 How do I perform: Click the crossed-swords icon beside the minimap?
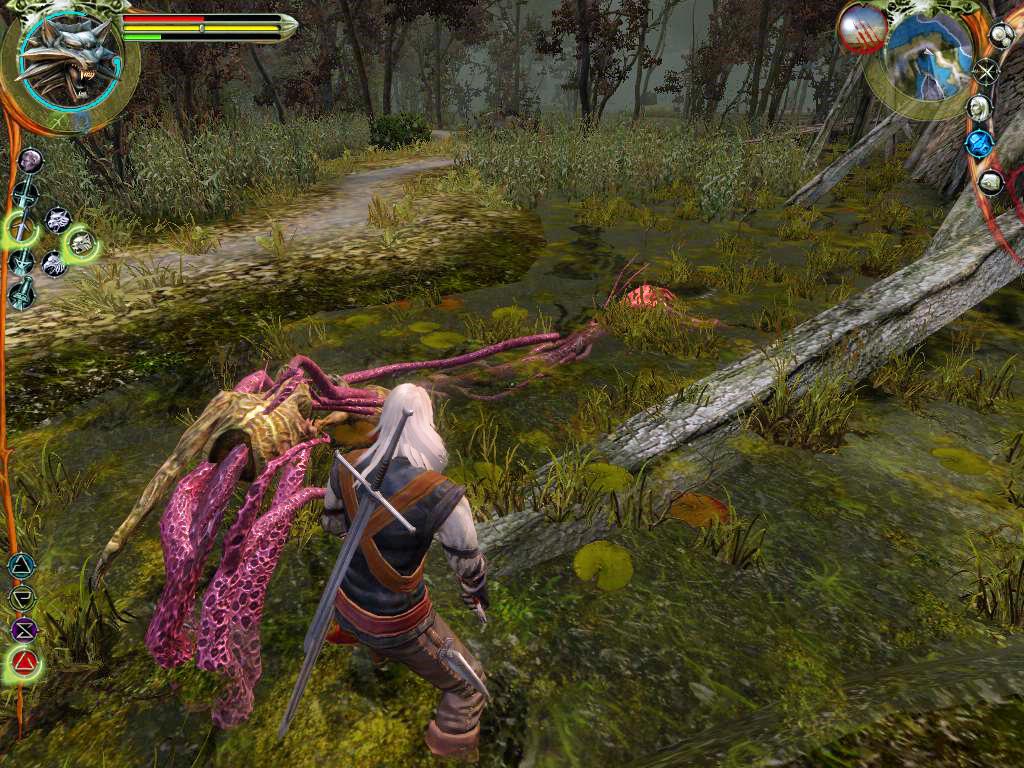coord(986,71)
